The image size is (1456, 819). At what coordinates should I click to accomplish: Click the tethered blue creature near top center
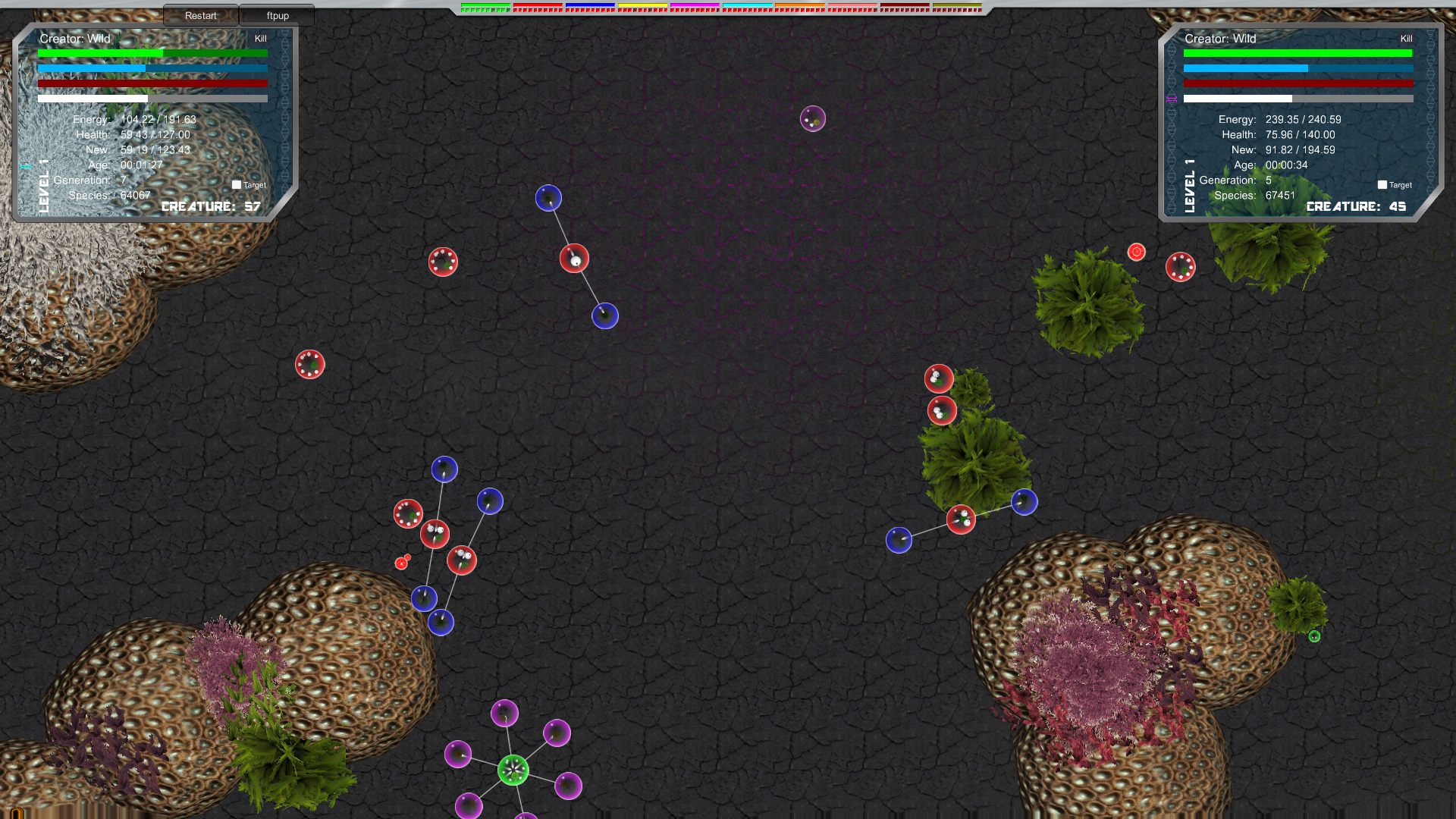[x=548, y=197]
